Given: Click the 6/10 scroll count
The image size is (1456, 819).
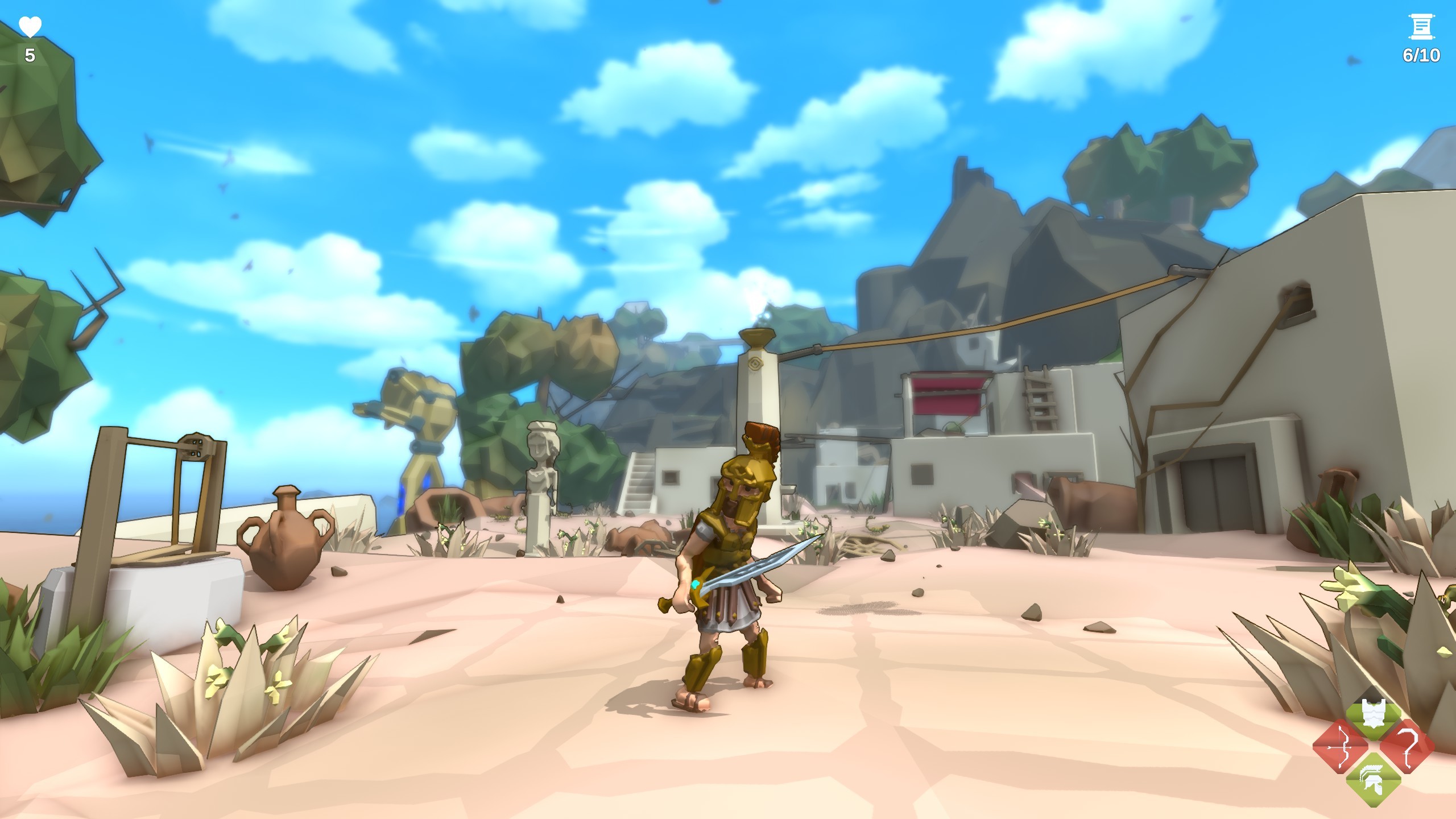Looking at the screenshot, I should [x=1422, y=56].
